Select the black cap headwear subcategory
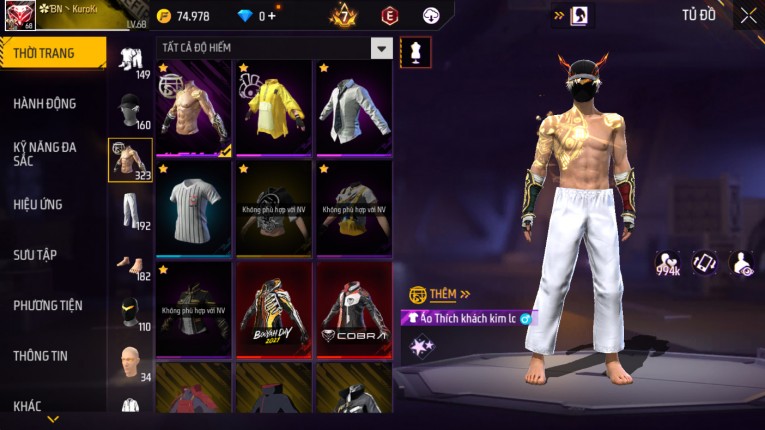 [x=130, y=108]
